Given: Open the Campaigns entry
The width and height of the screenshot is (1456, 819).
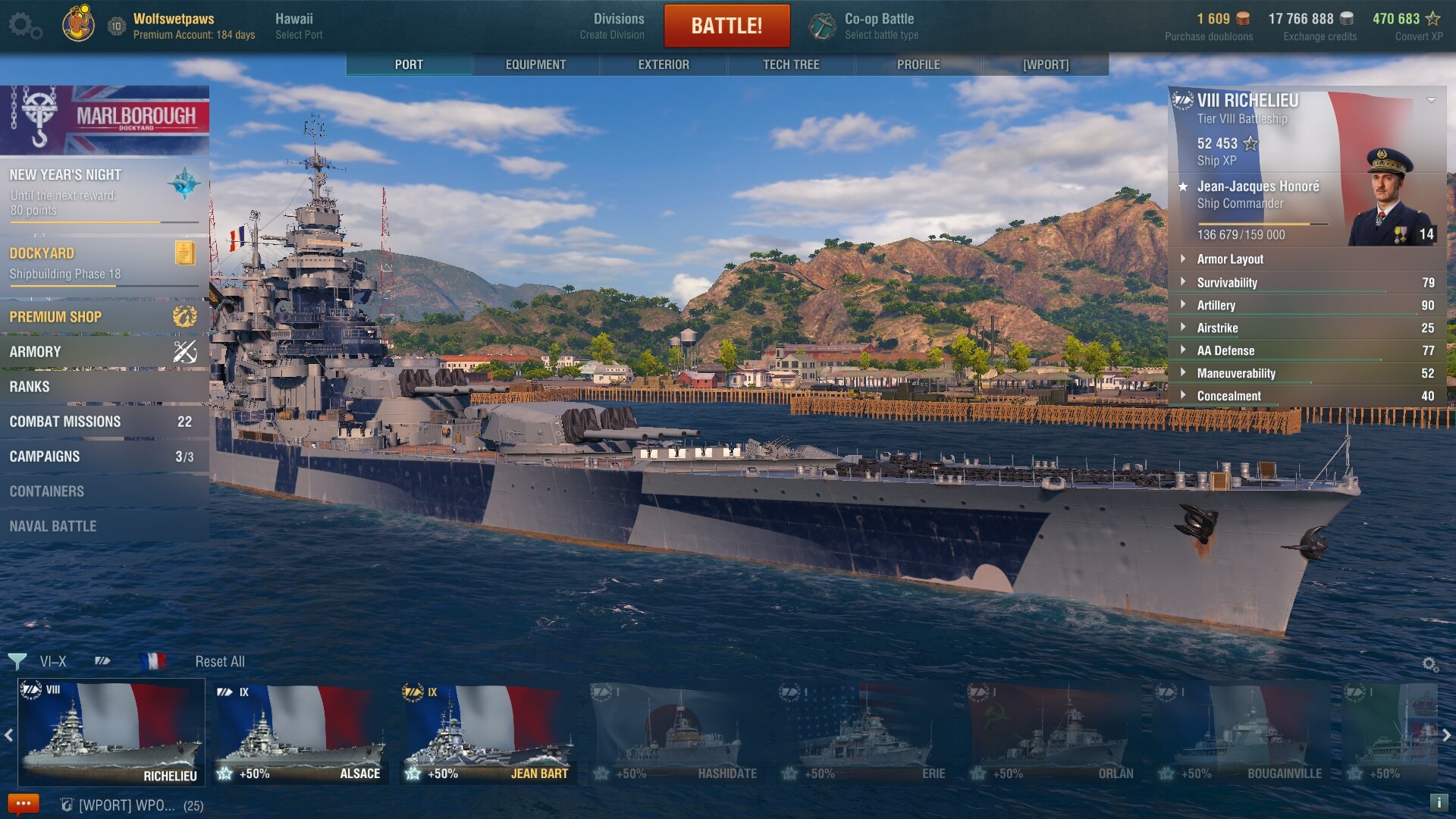Looking at the screenshot, I should pos(104,457).
